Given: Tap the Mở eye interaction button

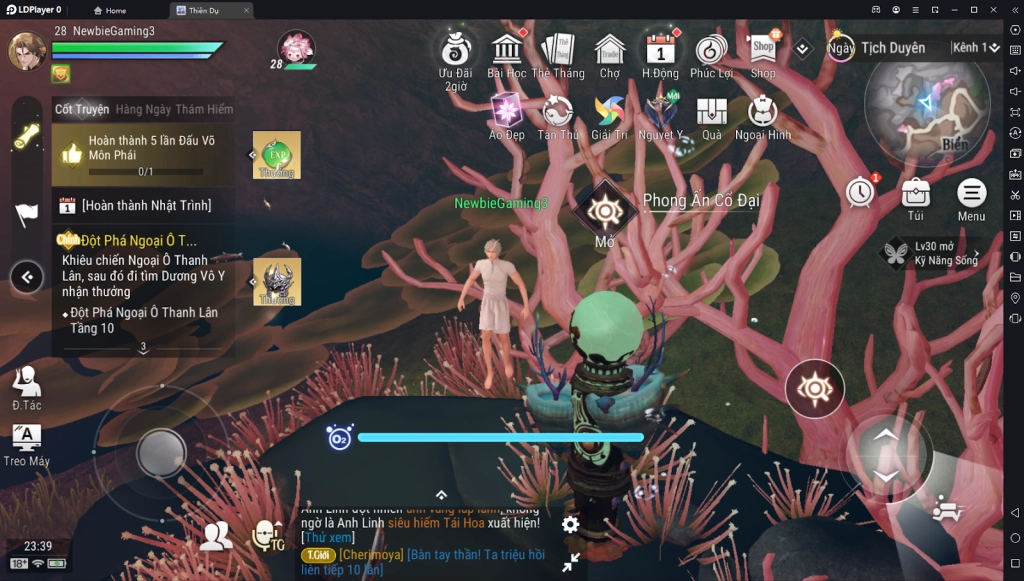Looking at the screenshot, I should tap(605, 211).
